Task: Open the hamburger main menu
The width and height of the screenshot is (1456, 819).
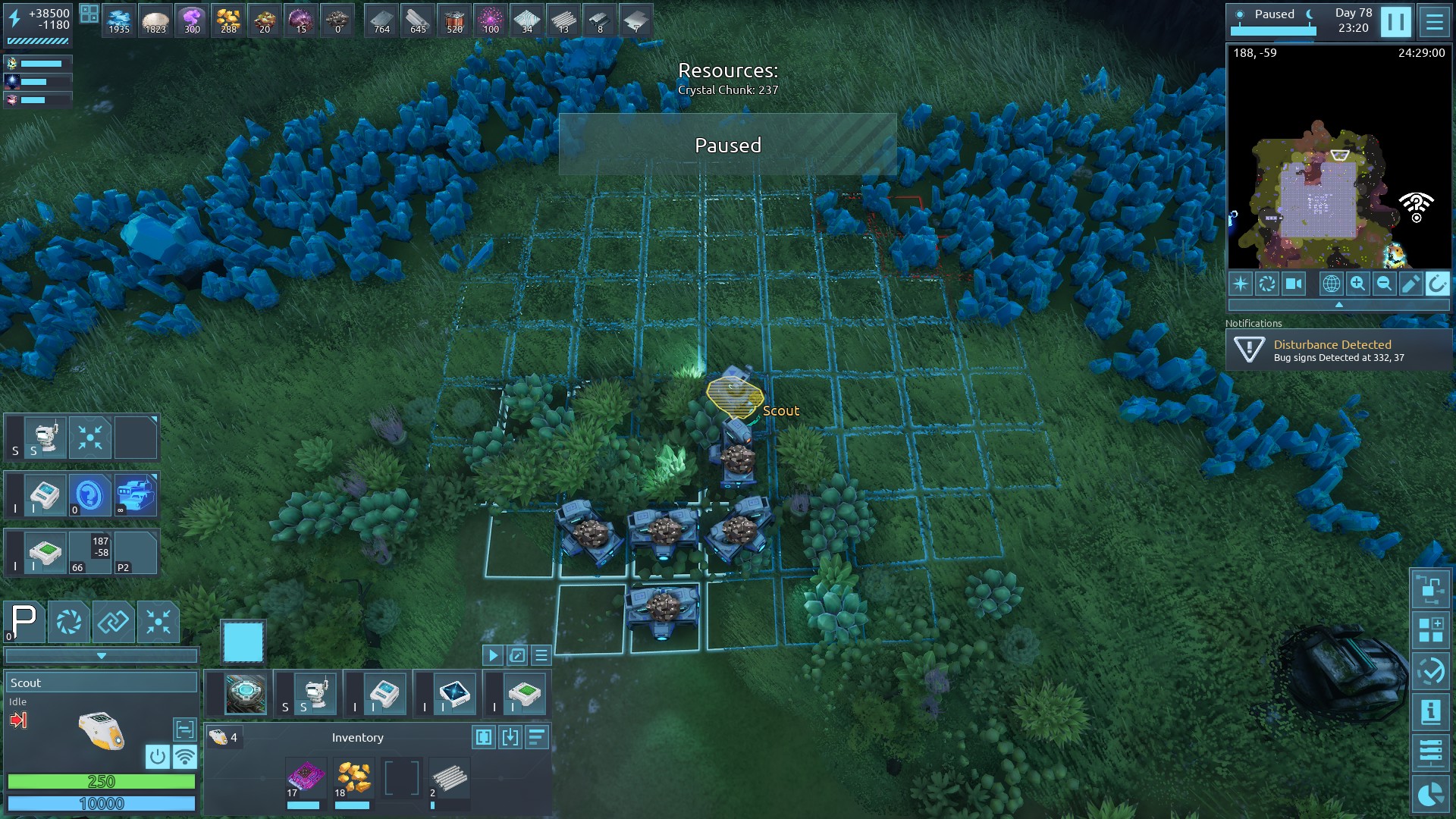Action: coord(1434,21)
